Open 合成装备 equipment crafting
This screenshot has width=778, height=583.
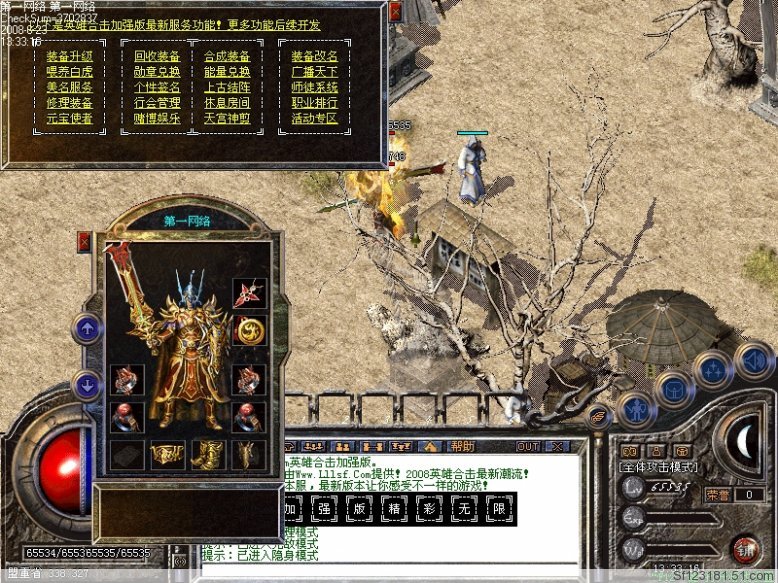227,56
